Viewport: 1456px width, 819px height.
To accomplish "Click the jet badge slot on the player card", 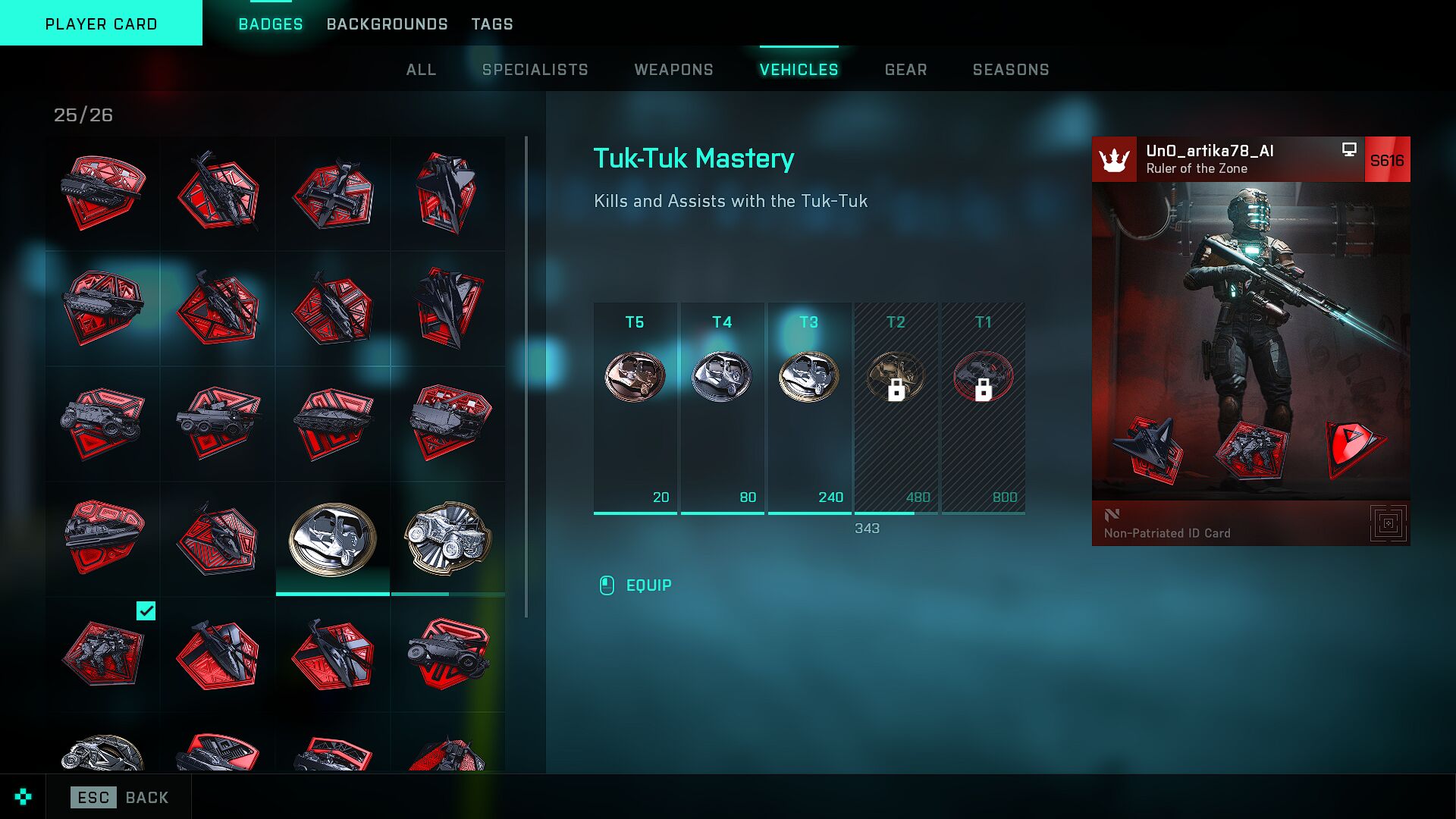I will (x=1148, y=450).
